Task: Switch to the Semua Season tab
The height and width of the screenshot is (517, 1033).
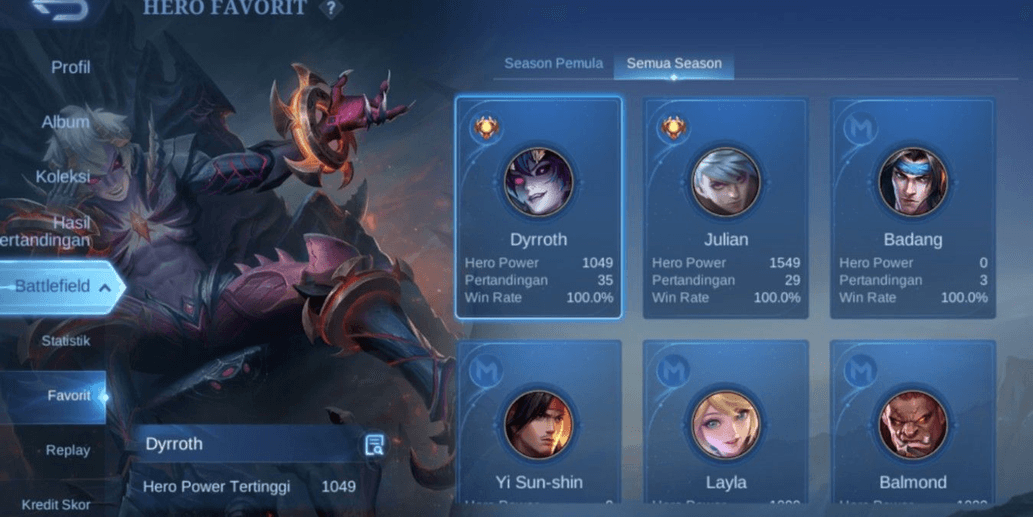Action: (x=674, y=63)
